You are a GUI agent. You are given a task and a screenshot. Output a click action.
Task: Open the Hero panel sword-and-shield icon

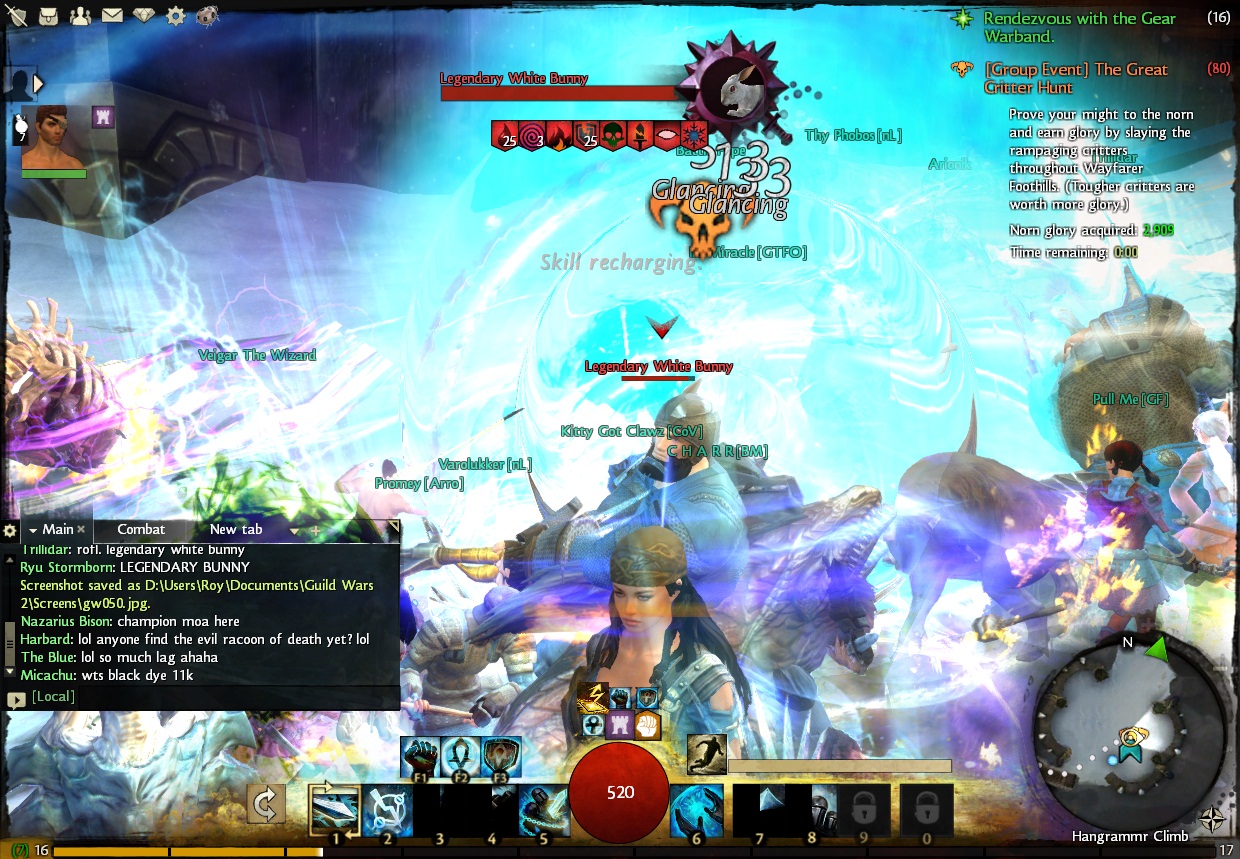click(18, 16)
